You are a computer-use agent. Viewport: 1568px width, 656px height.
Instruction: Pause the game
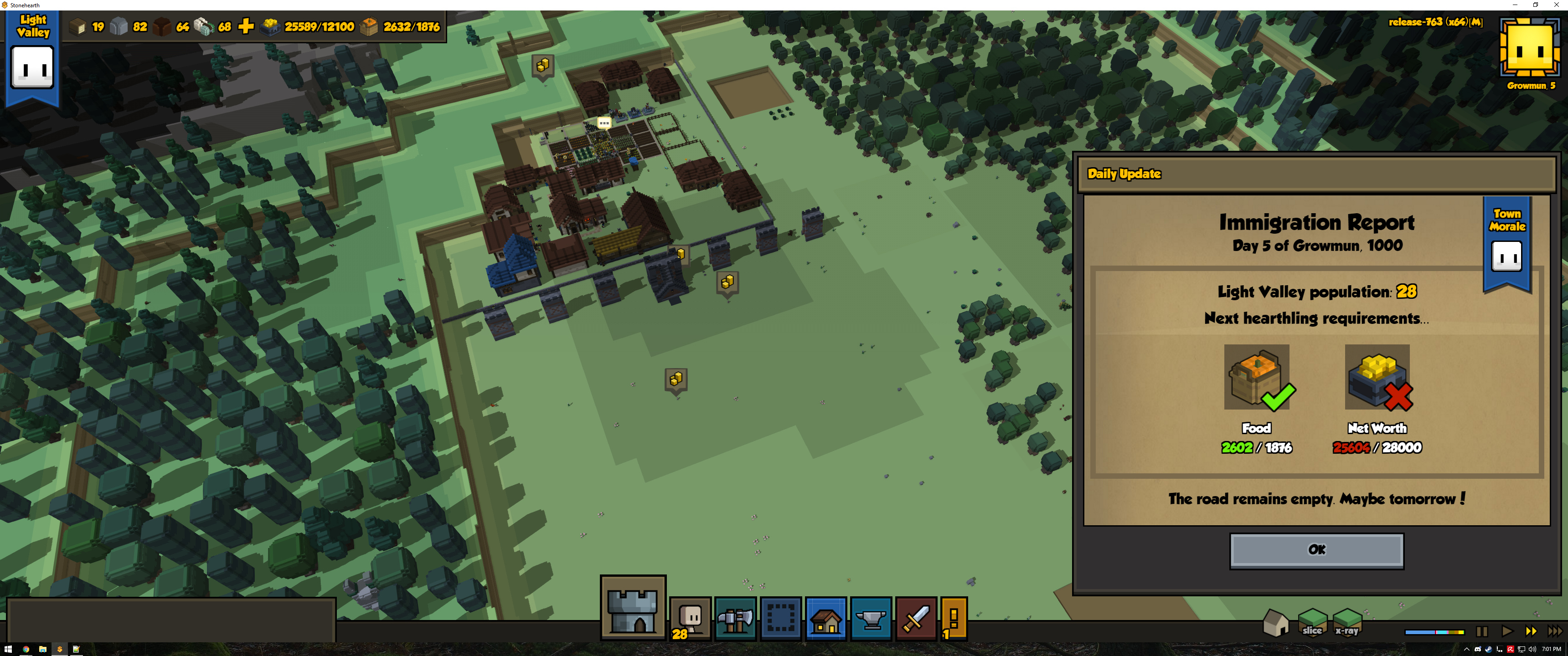(1481, 632)
